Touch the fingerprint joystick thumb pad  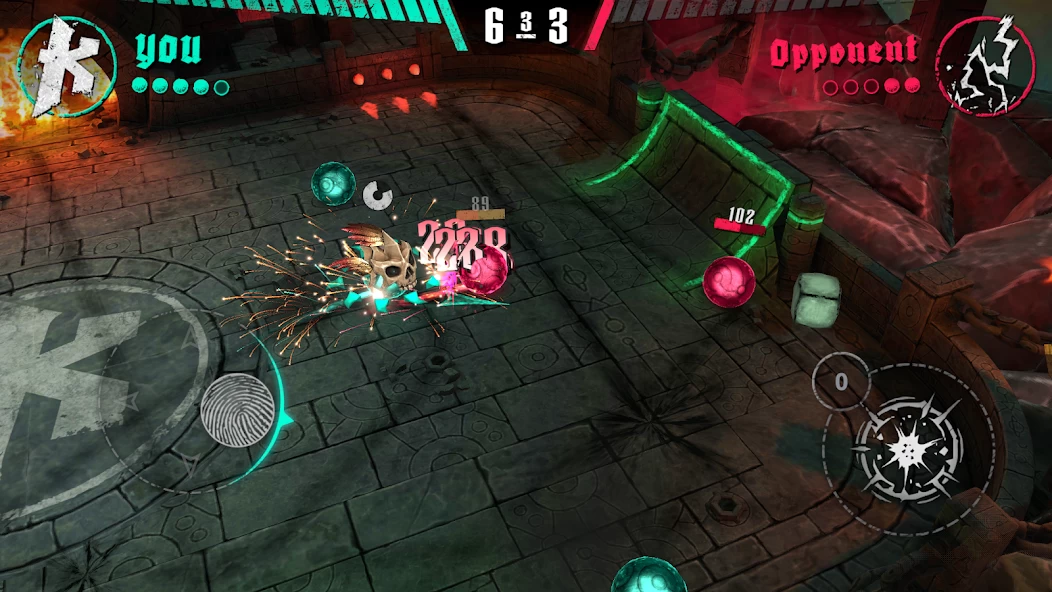tap(237, 407)
